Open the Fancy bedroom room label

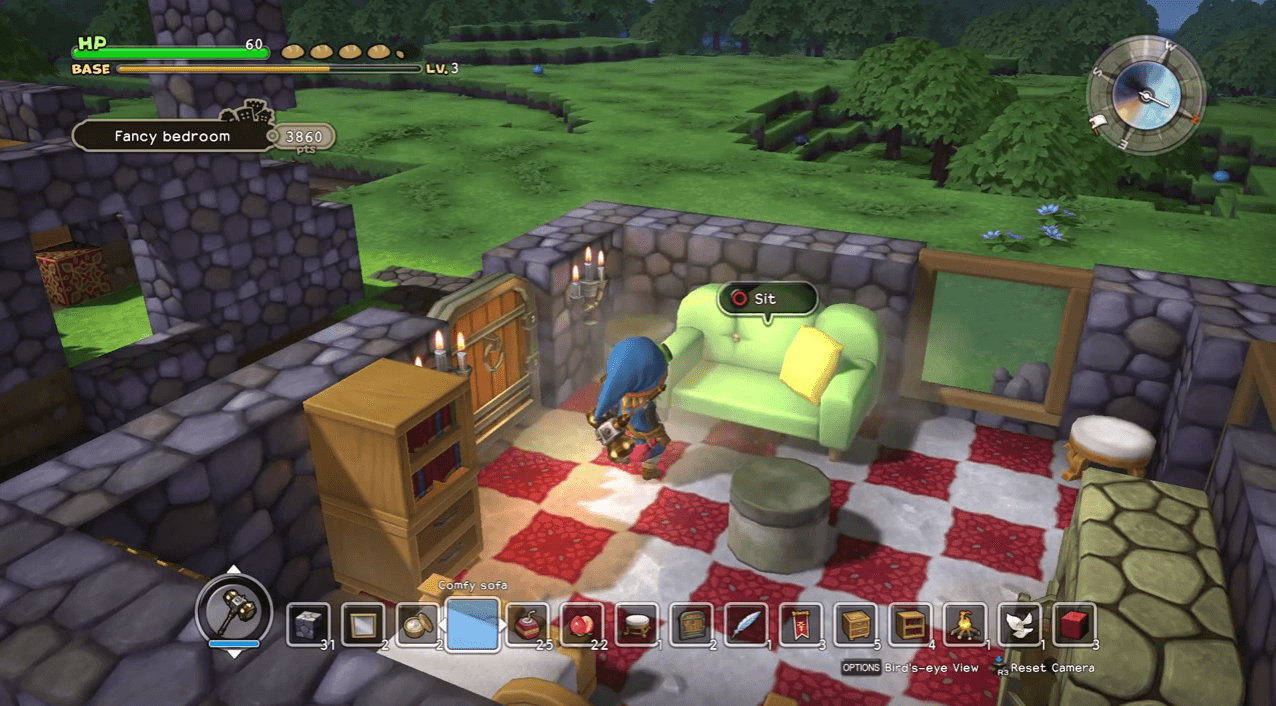[172, 136]
